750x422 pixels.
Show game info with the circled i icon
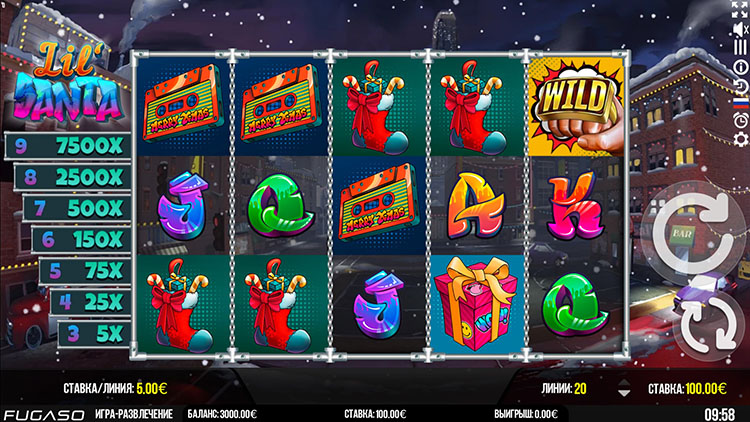coord(740,66)
